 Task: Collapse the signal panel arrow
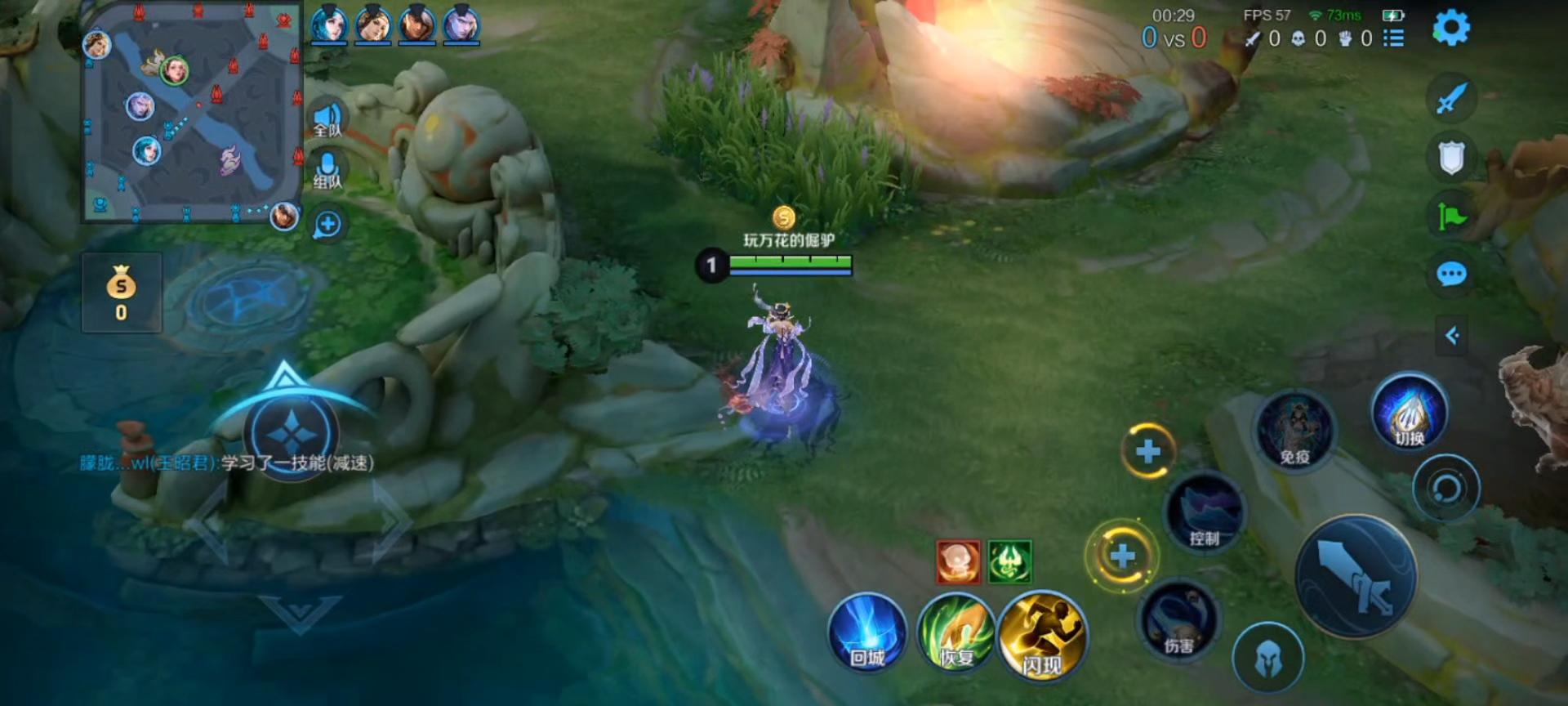[1452, 335]
